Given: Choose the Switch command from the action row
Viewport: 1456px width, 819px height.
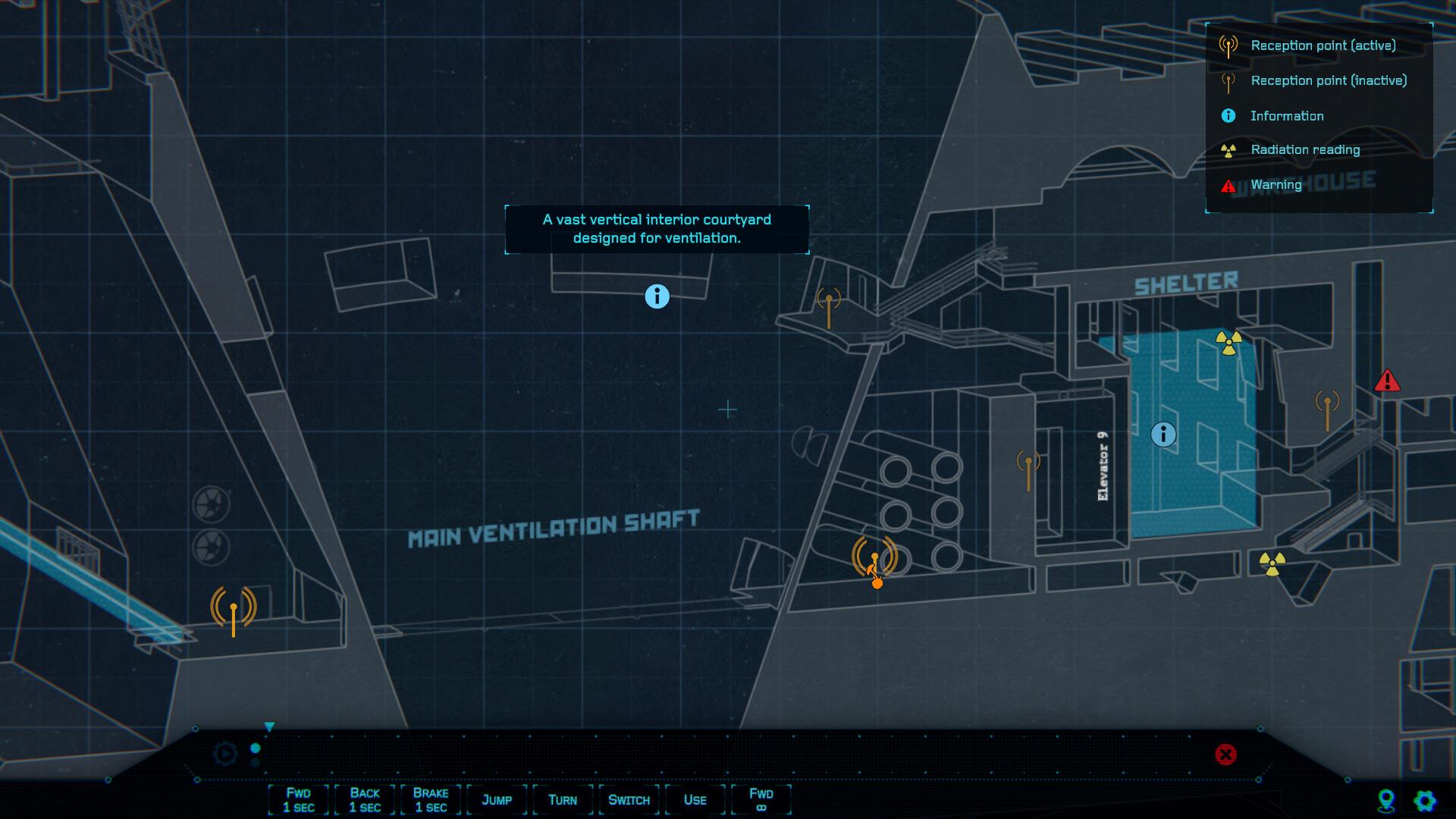Looking at the screenshot, I should click(628, 799).
